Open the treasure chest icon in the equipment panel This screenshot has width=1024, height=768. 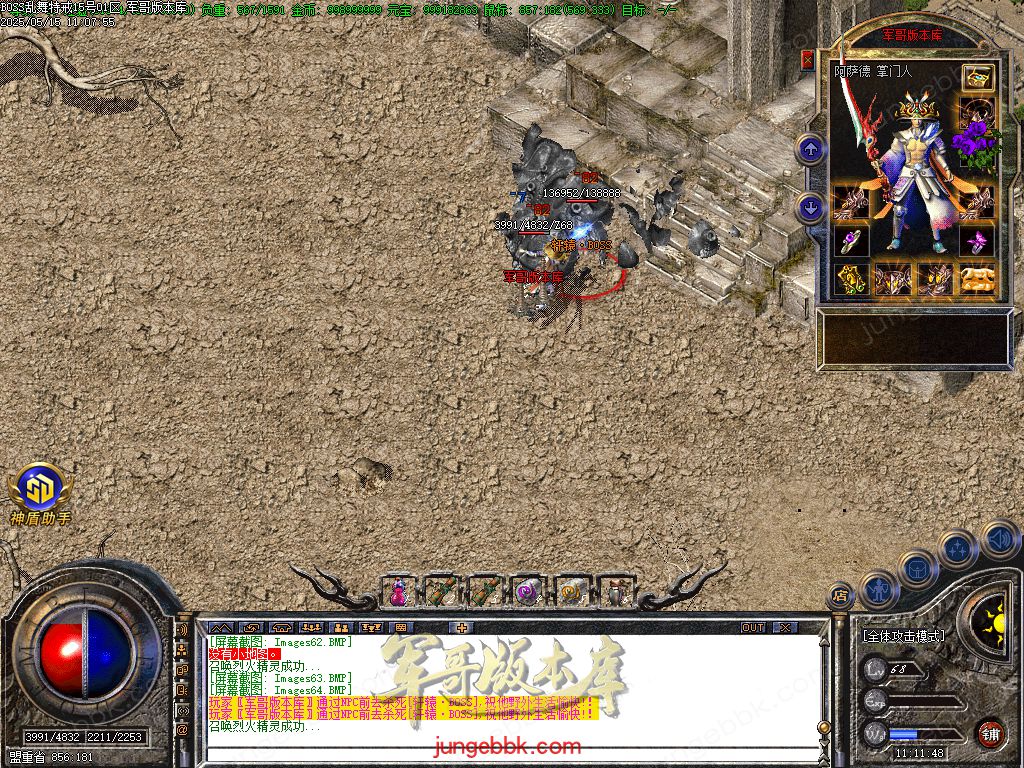click(x=977, y=78)
